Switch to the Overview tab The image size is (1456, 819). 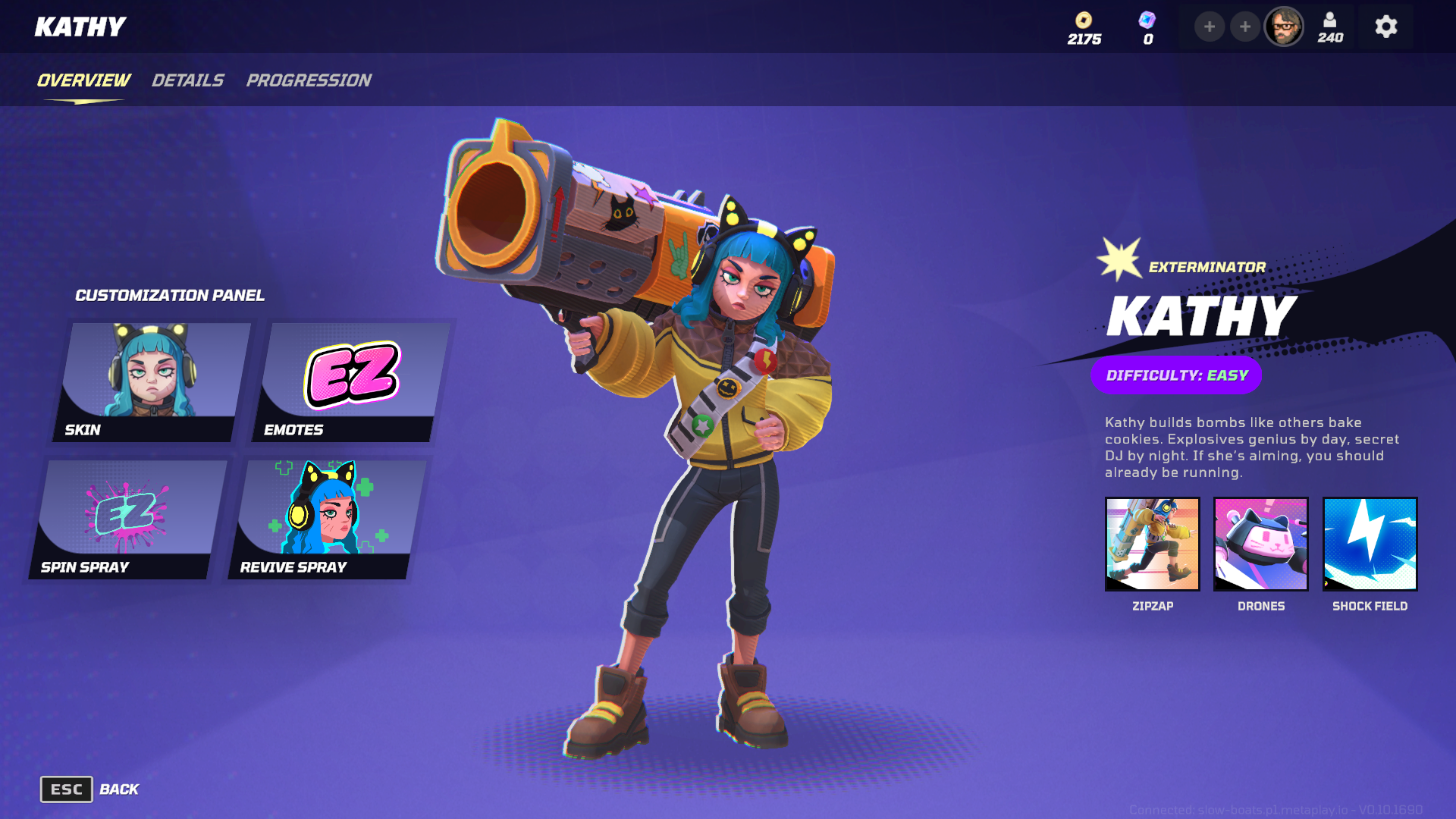point(83,80)
